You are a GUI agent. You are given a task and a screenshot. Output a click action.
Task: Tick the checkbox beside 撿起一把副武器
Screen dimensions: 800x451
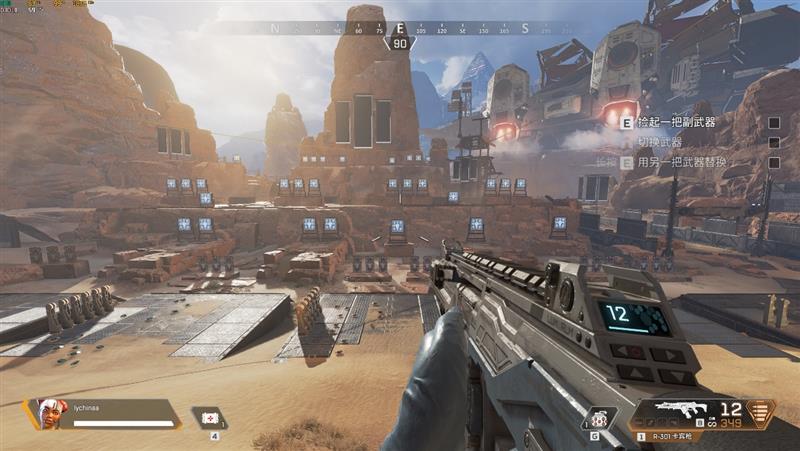tap(773, 123)
